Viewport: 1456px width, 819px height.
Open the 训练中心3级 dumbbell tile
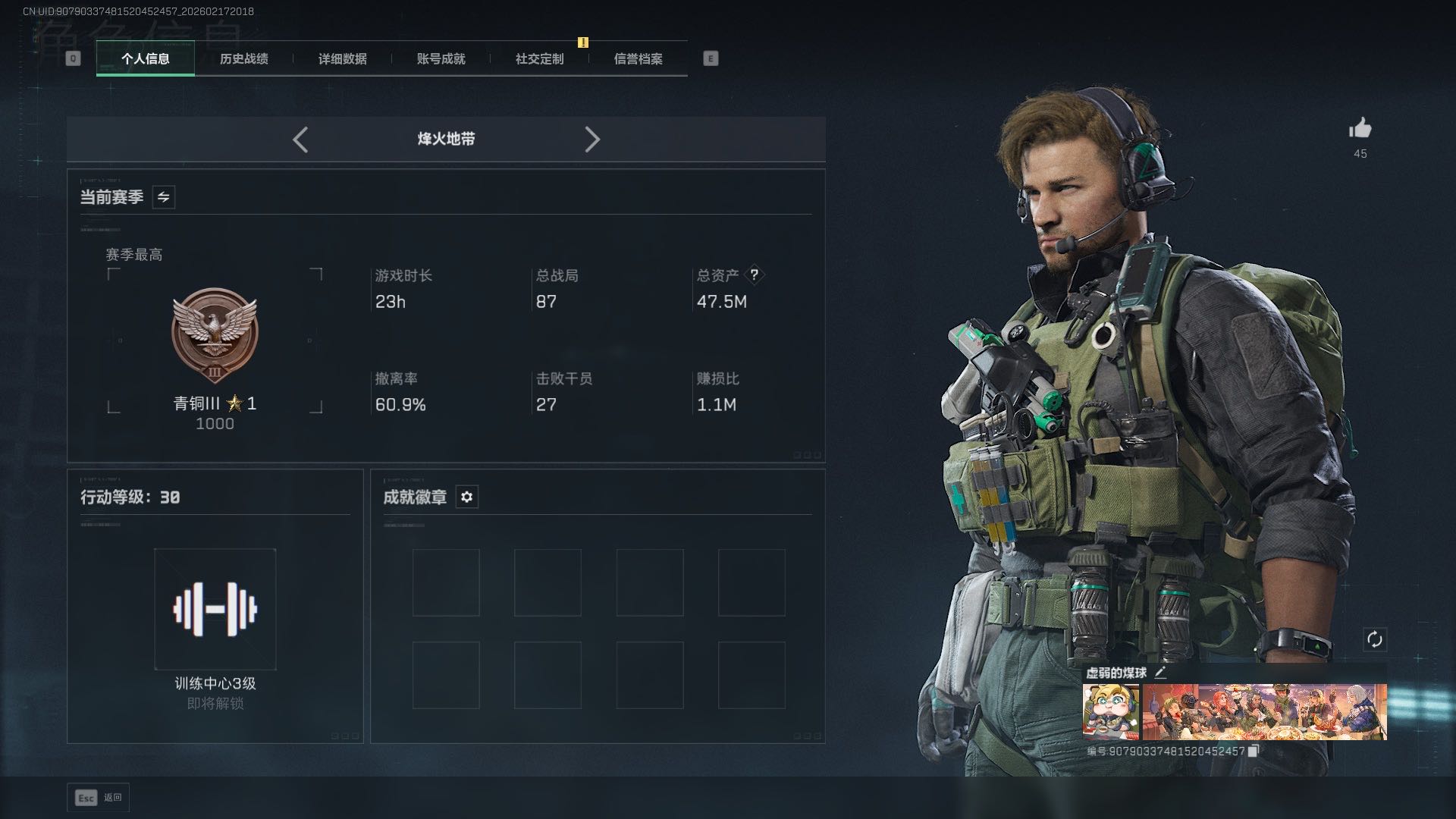pos(215,609)
